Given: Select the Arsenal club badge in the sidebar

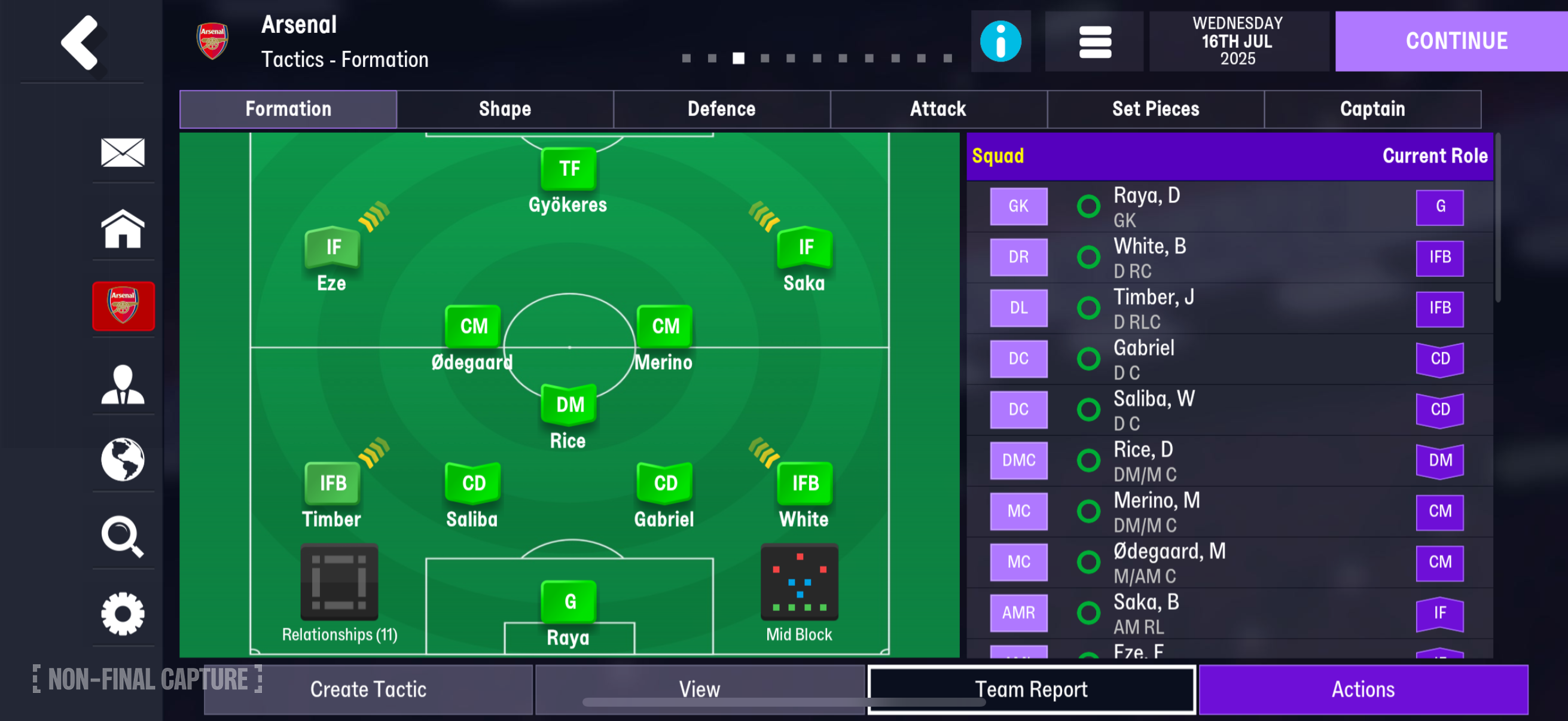Looking at the screenshot, I should point(124,306).
